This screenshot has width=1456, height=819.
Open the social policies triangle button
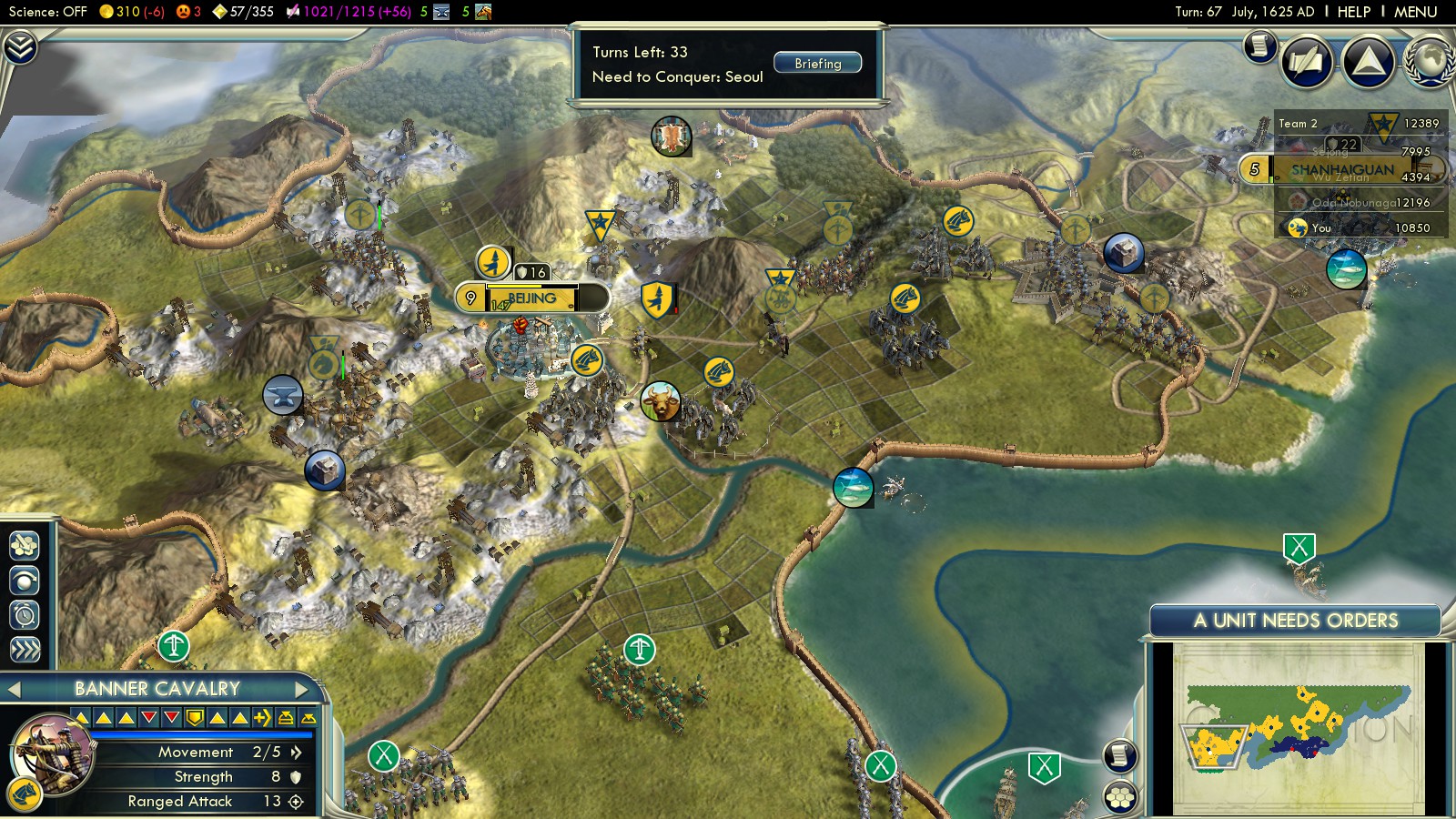tap(1368, 61)
